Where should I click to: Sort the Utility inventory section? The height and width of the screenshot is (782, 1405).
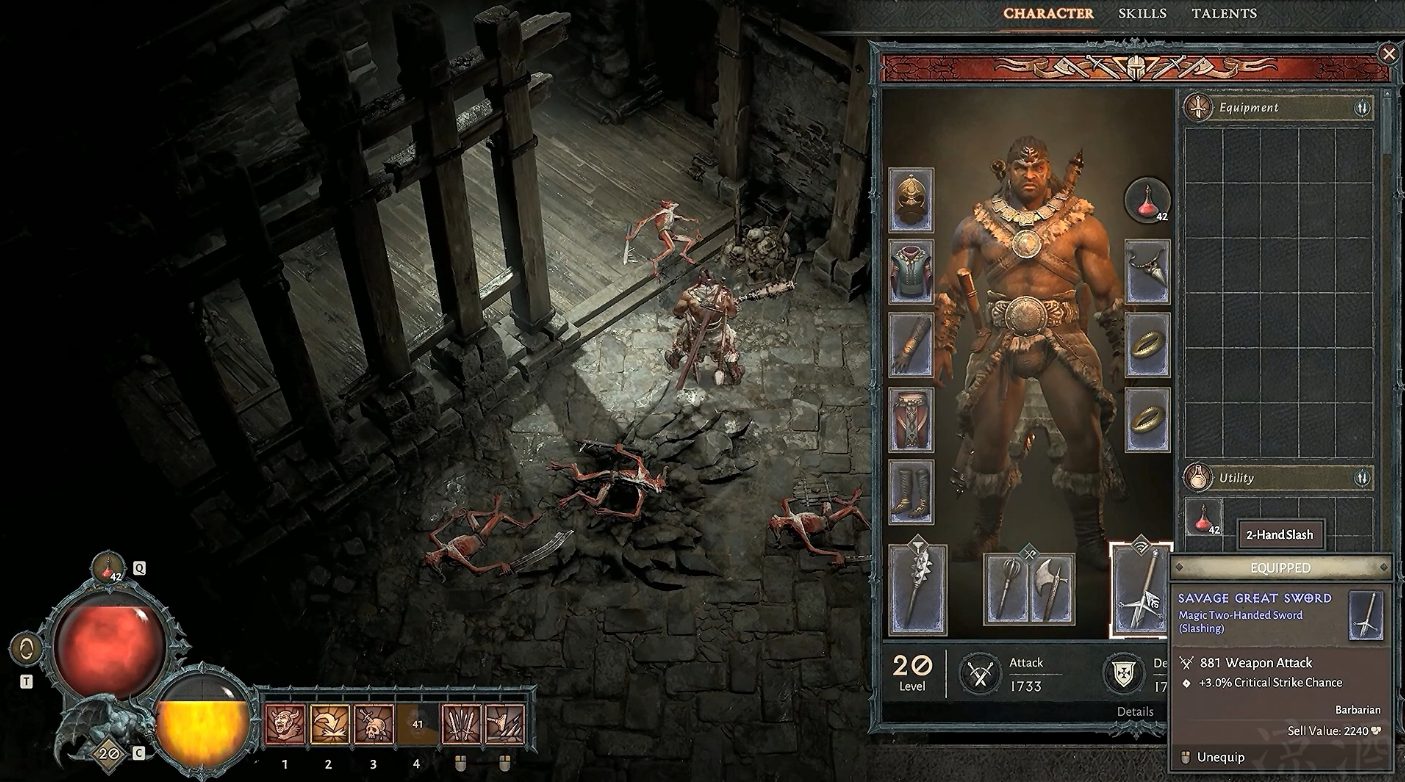tap(1361, 478)
